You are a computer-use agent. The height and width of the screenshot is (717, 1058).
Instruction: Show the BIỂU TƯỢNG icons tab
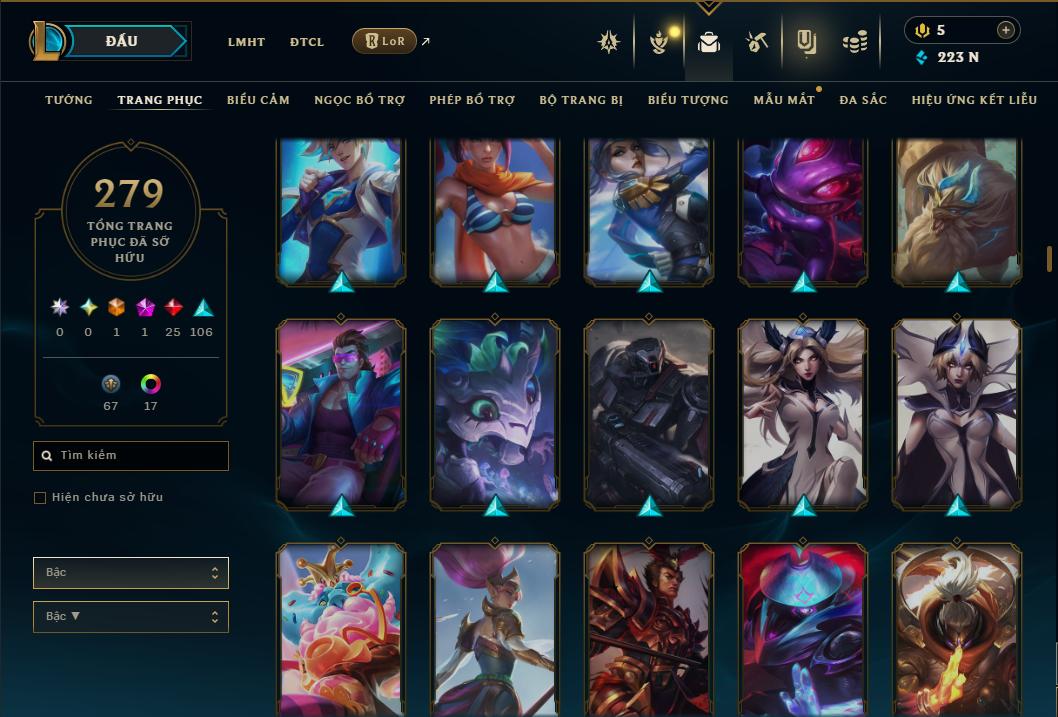(688, 100)
